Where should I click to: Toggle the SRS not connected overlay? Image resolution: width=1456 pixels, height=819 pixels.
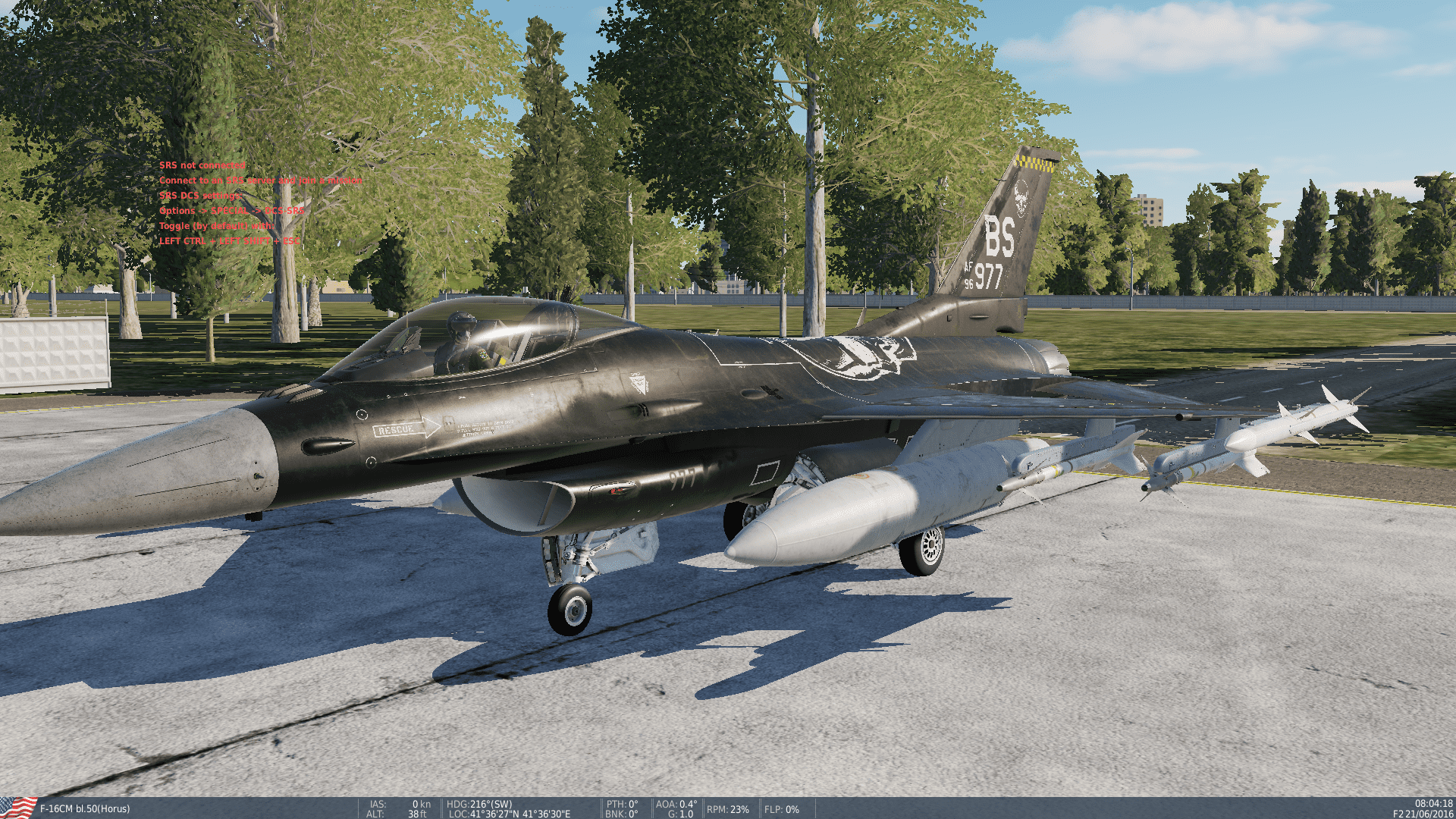click(x=203, y=165)
